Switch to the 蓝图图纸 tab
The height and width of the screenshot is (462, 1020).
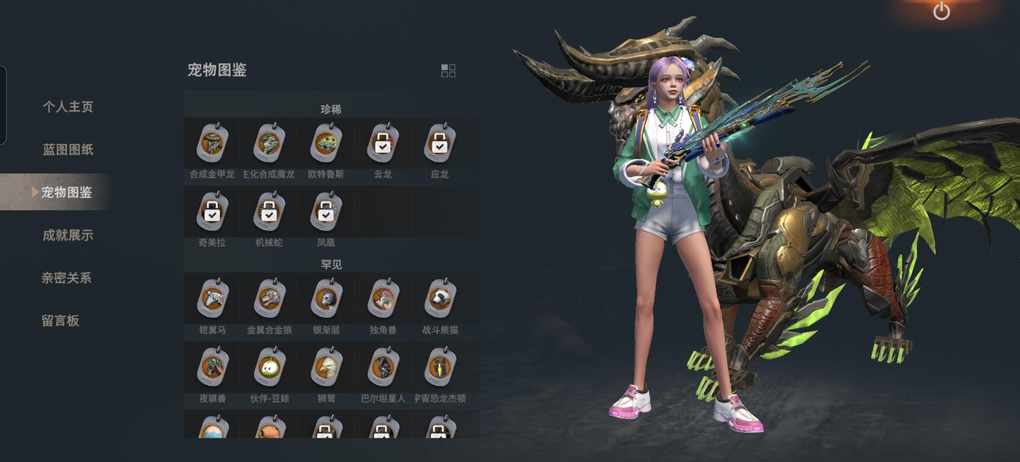68,149
